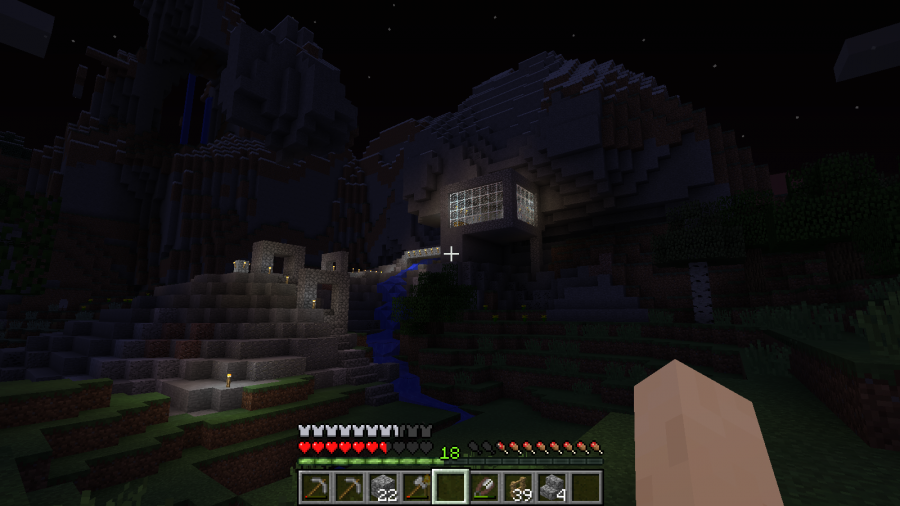Select the undamaged pickaxe slot

coord(349,488)
